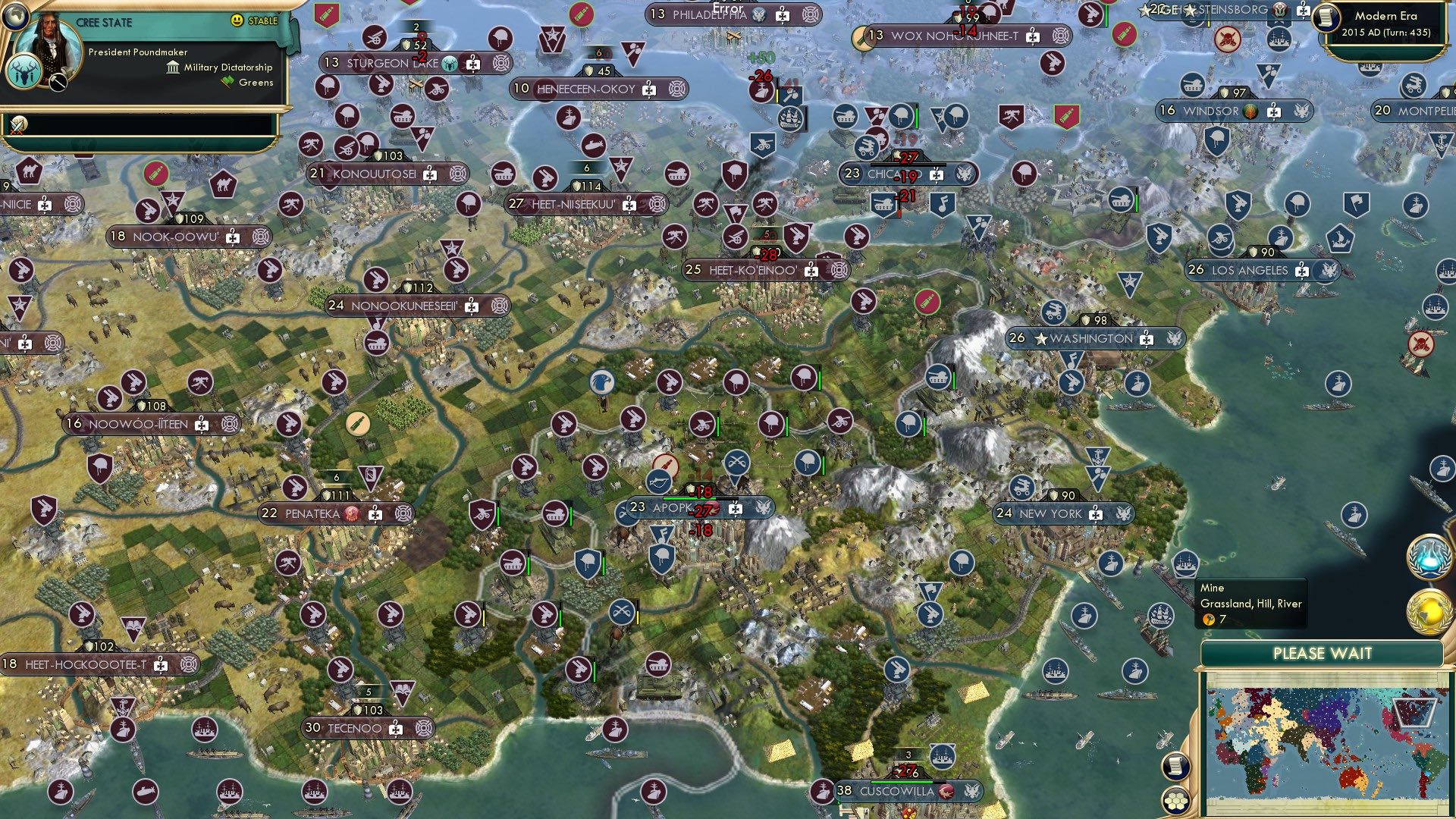The width and height of the screenshot is (1456, 819).
Task: Click the Greens party flag icon
Action: click(x=227, y=80)
